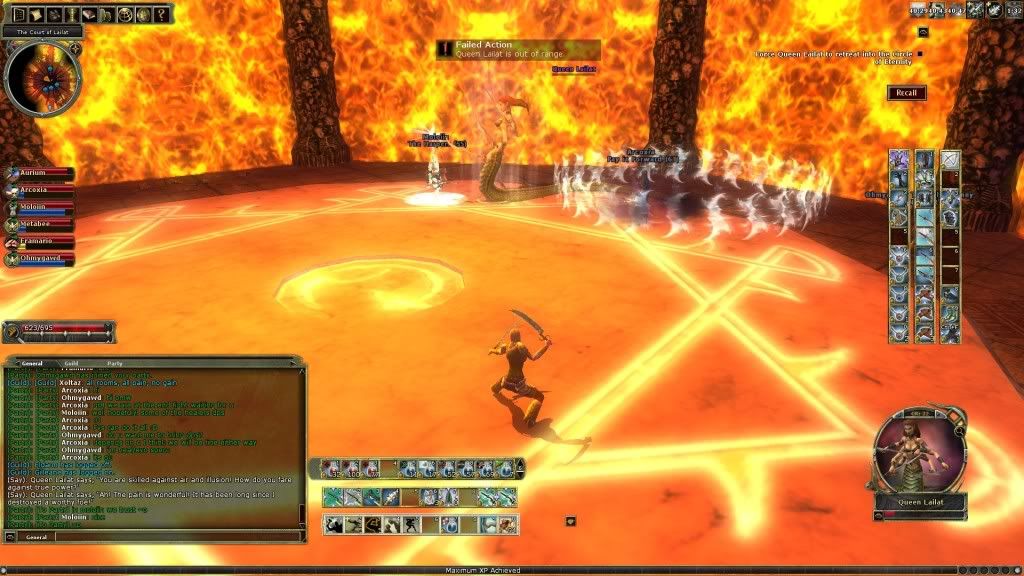Click the Failed Action notification
Image resolution: width=1024 pixels, height=576 pixels.
[517, 49]
